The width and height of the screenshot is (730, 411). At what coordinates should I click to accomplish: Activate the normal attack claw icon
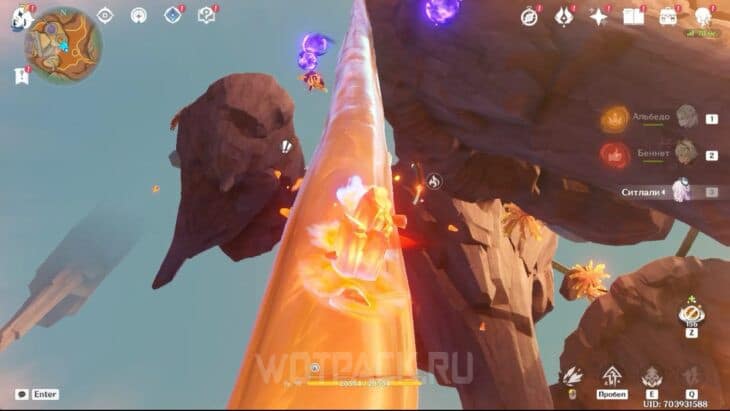(573, 376)
